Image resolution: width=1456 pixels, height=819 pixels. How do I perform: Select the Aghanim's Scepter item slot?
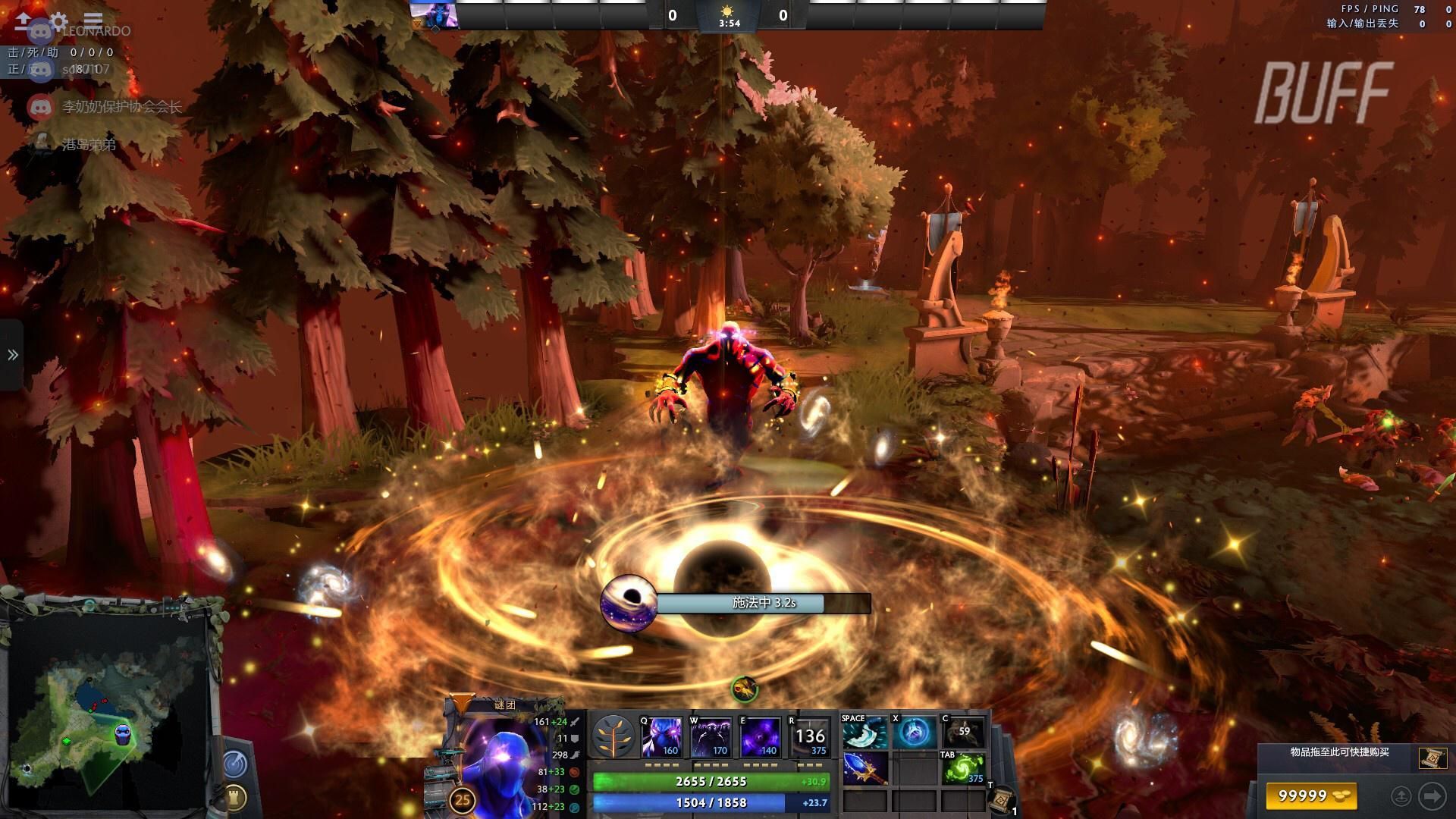864,768
